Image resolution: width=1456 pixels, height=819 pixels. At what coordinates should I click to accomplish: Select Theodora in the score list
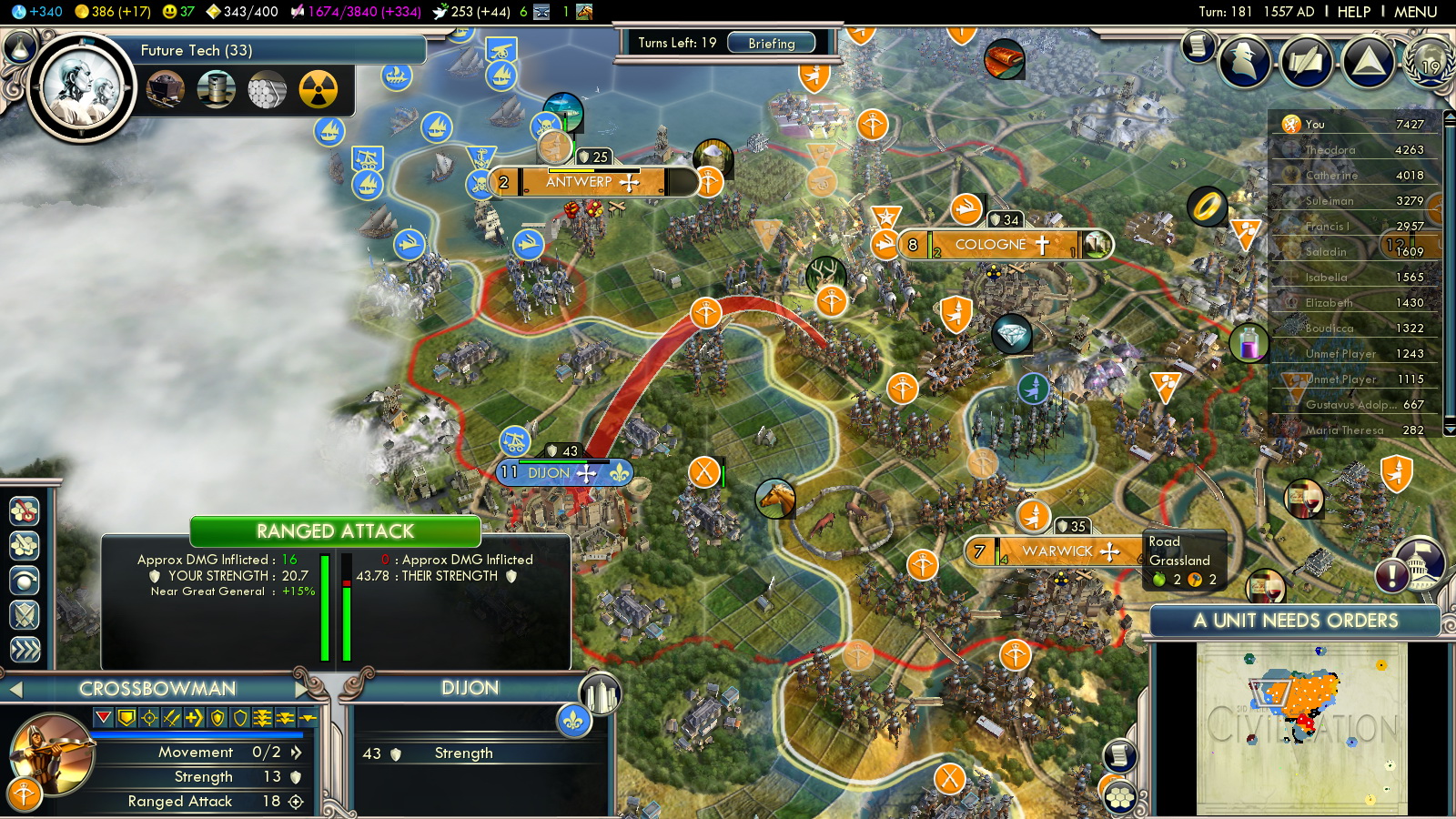[x=1330, y=149]
